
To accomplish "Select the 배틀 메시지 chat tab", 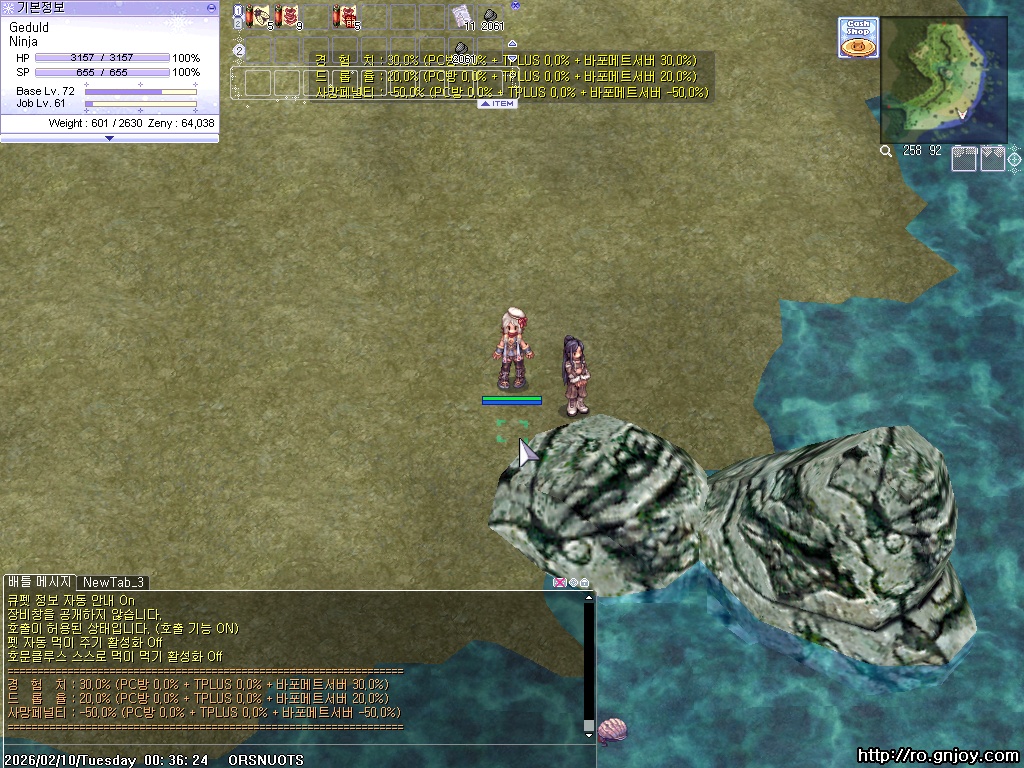I will click(39, 582).
